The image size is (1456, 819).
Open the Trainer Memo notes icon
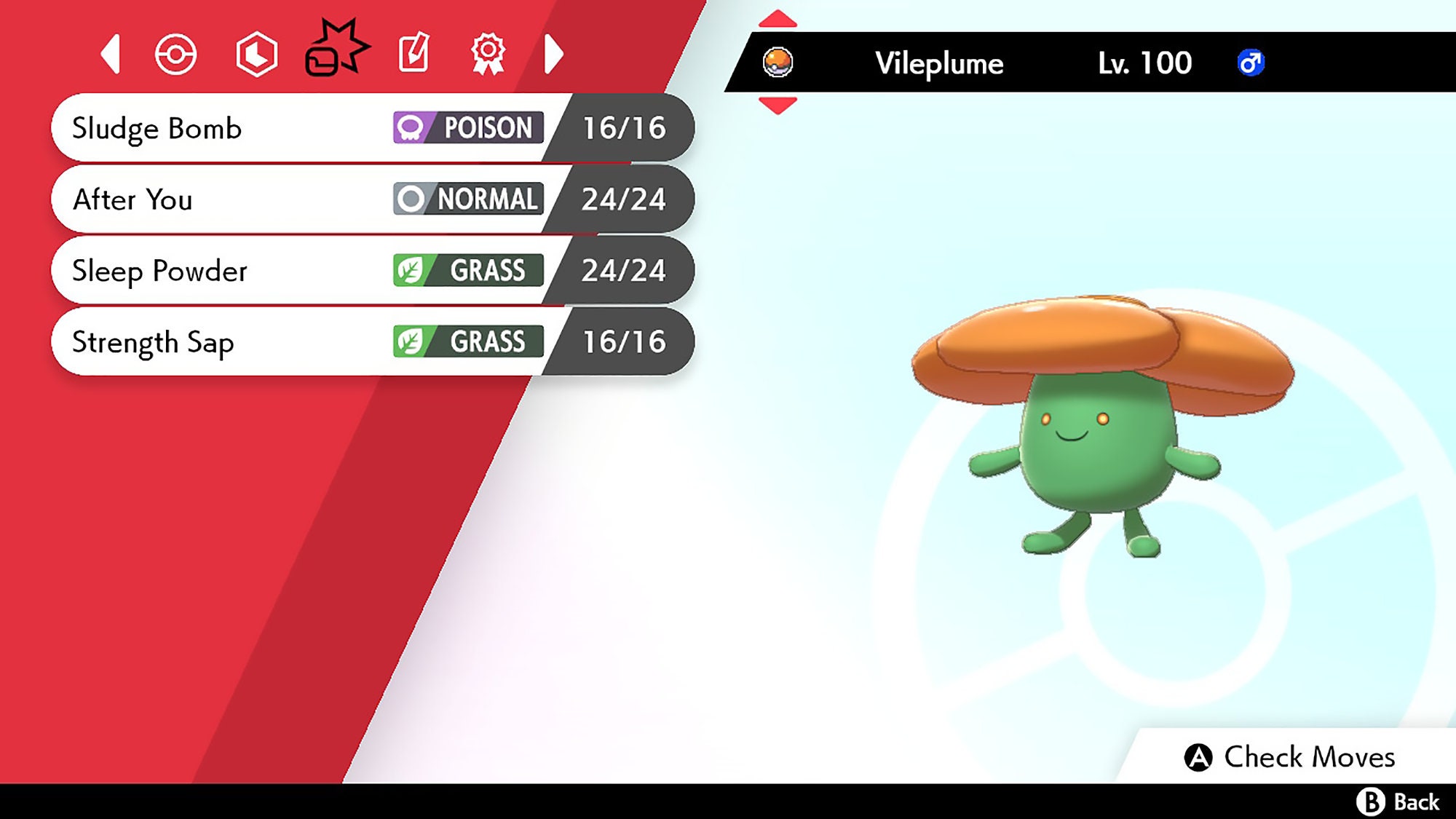click(413, 52)
